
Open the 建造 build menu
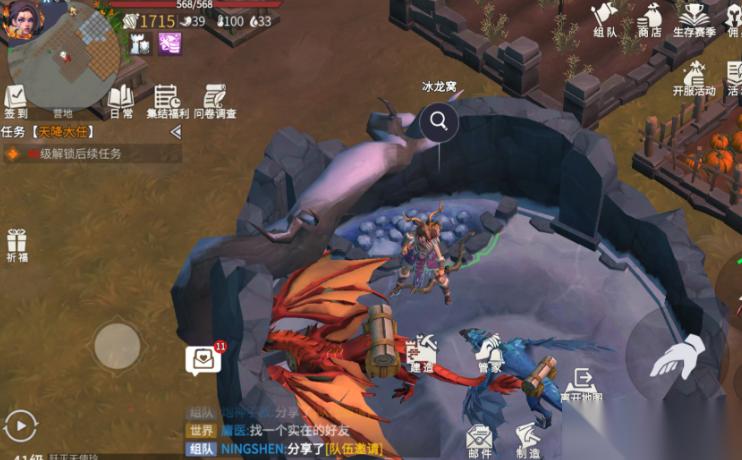pyautogui.click(x=421, y=356)
